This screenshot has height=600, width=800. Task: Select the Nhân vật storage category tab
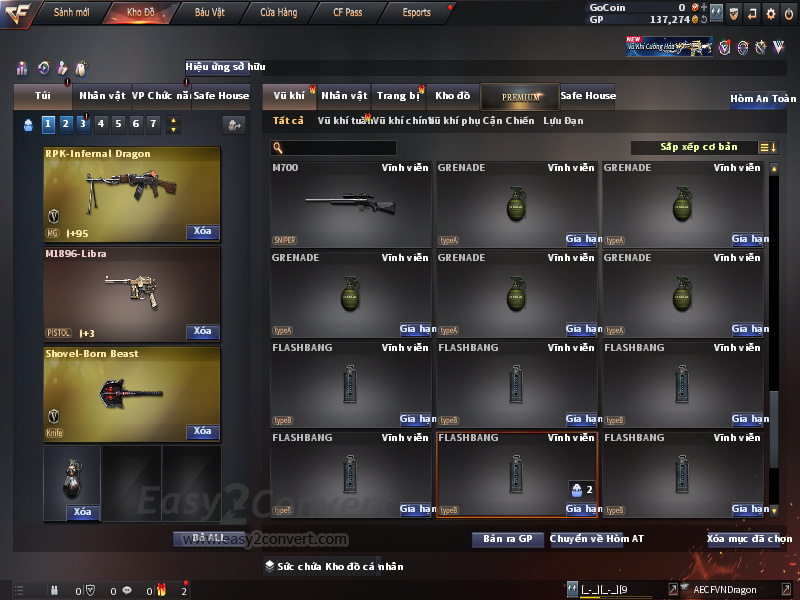click(344, 96)
